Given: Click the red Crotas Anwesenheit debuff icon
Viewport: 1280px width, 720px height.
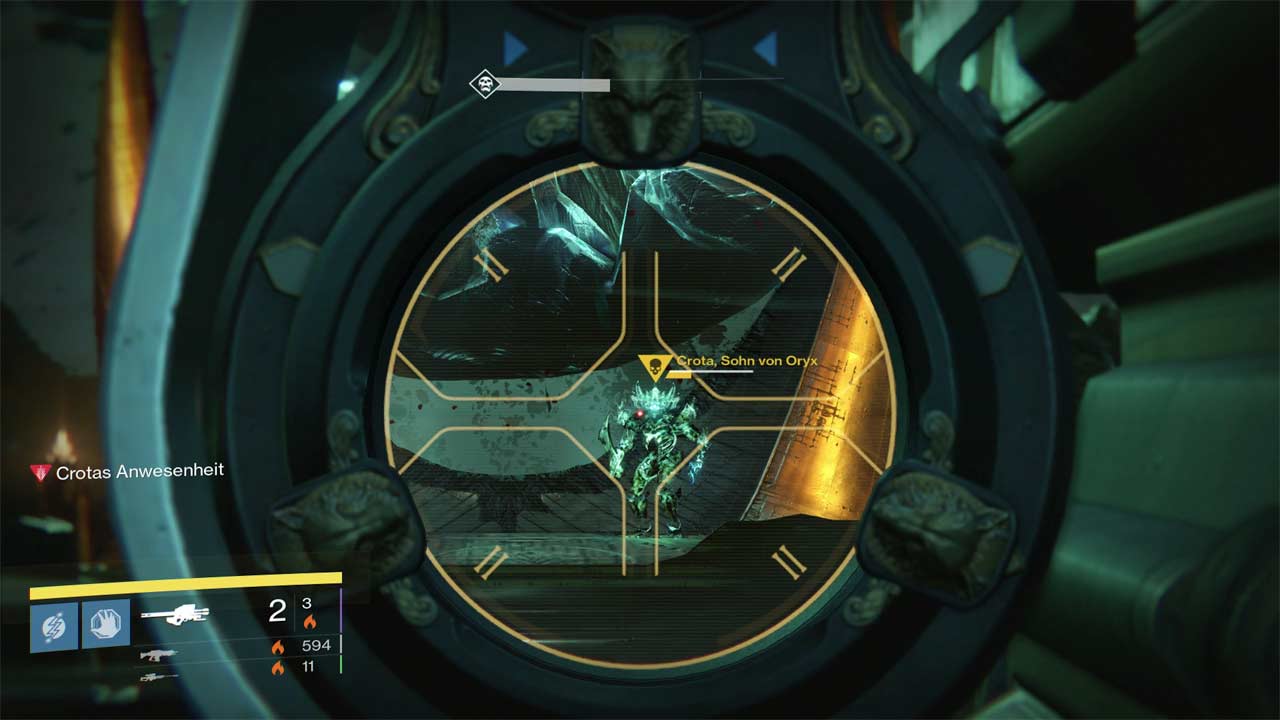Looking at the screenshot, I should 40,473.
